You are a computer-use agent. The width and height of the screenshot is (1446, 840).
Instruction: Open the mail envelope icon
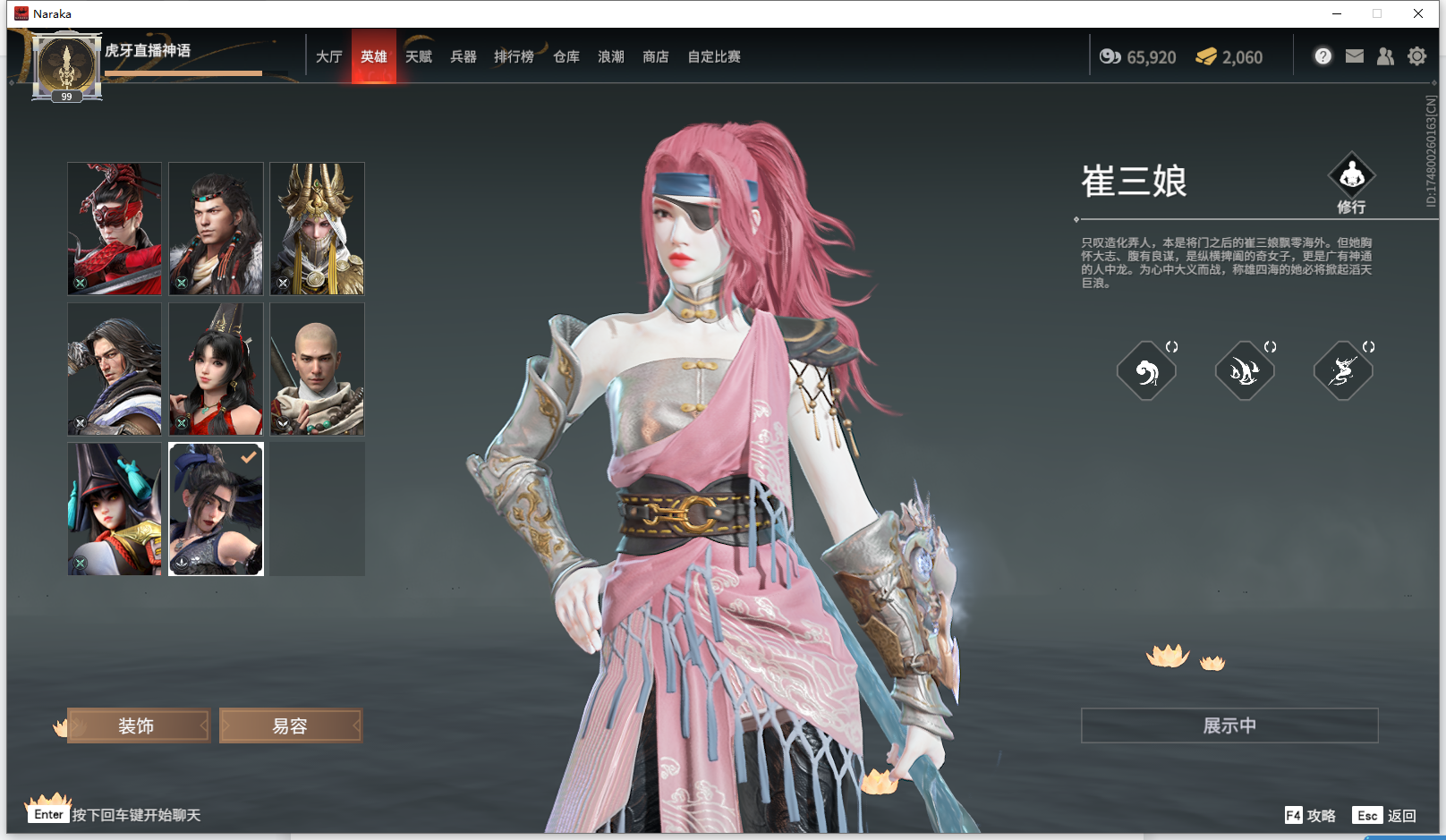pos(1355,56)
